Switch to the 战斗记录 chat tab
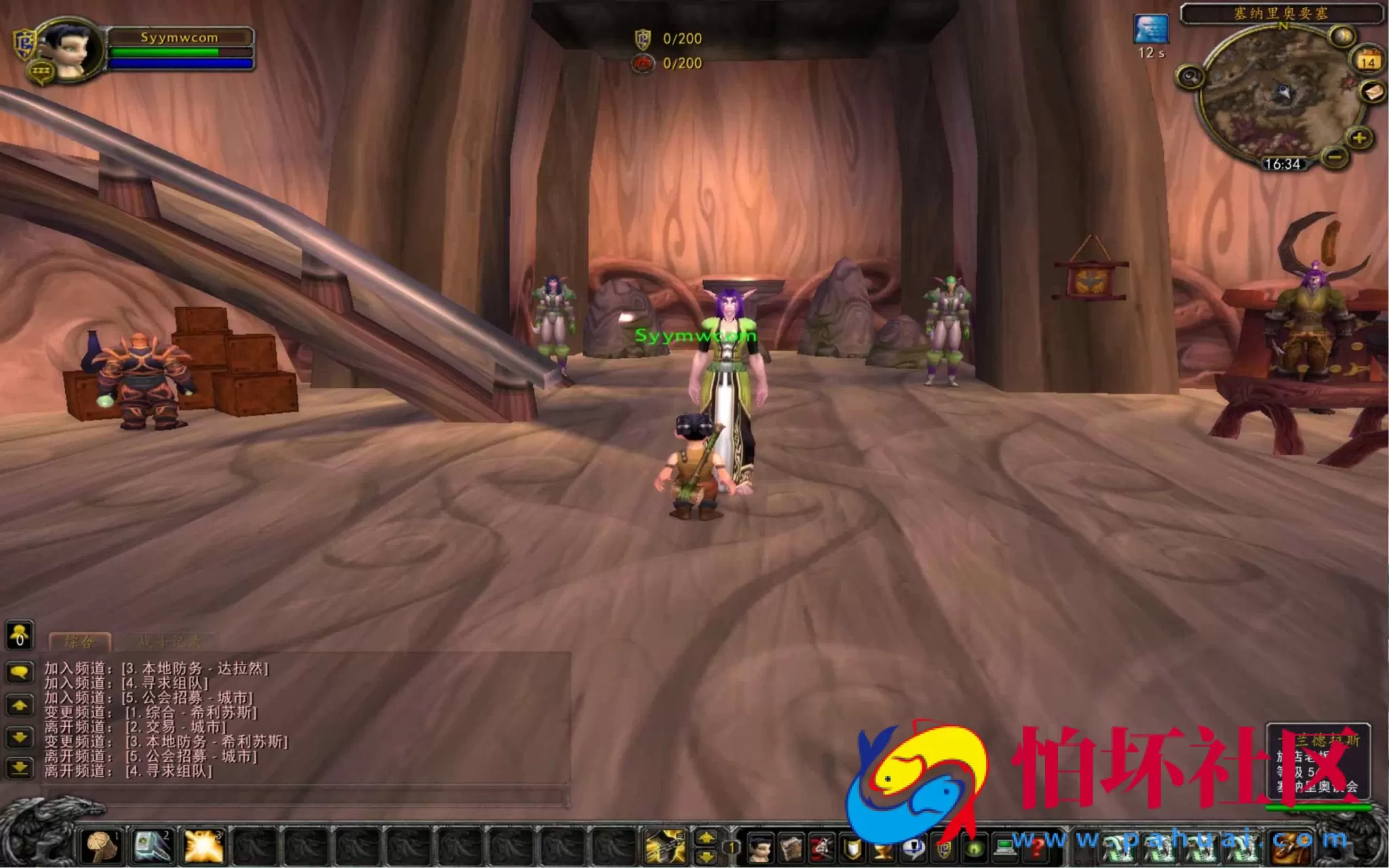The width and height of the screenshot is (1389, 868). click(x=170, y=640)
